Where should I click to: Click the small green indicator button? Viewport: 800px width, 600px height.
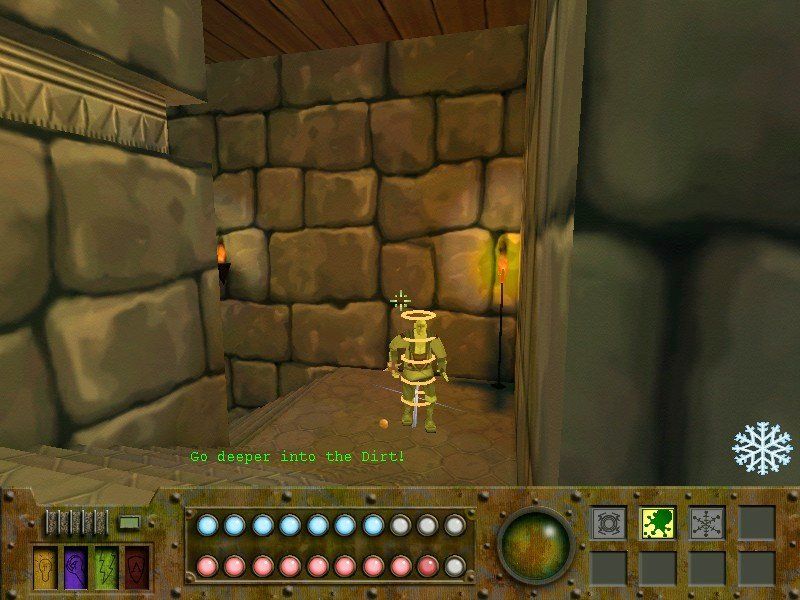[129, 521]
